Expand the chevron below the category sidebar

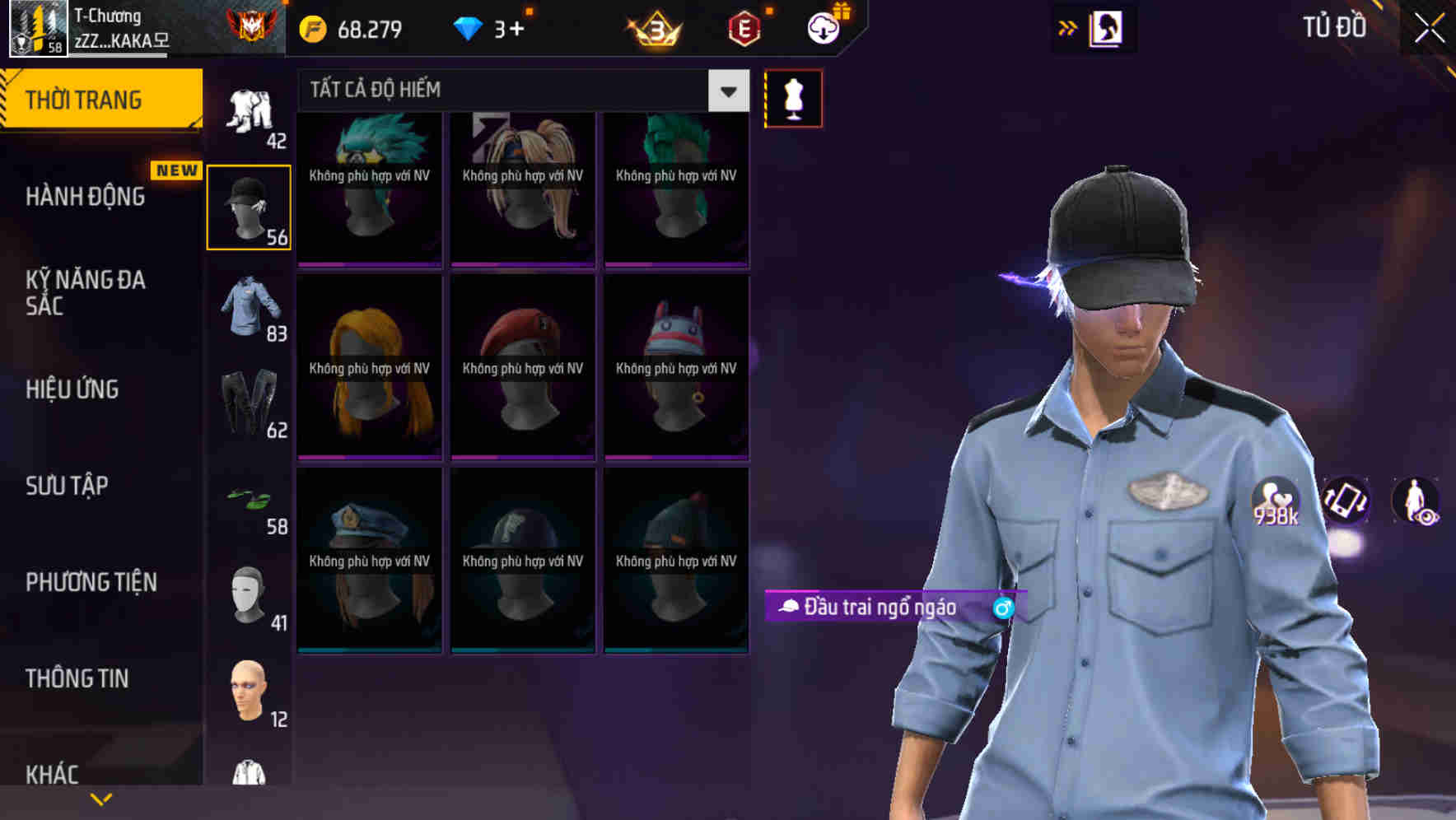(x=101, y=797)
